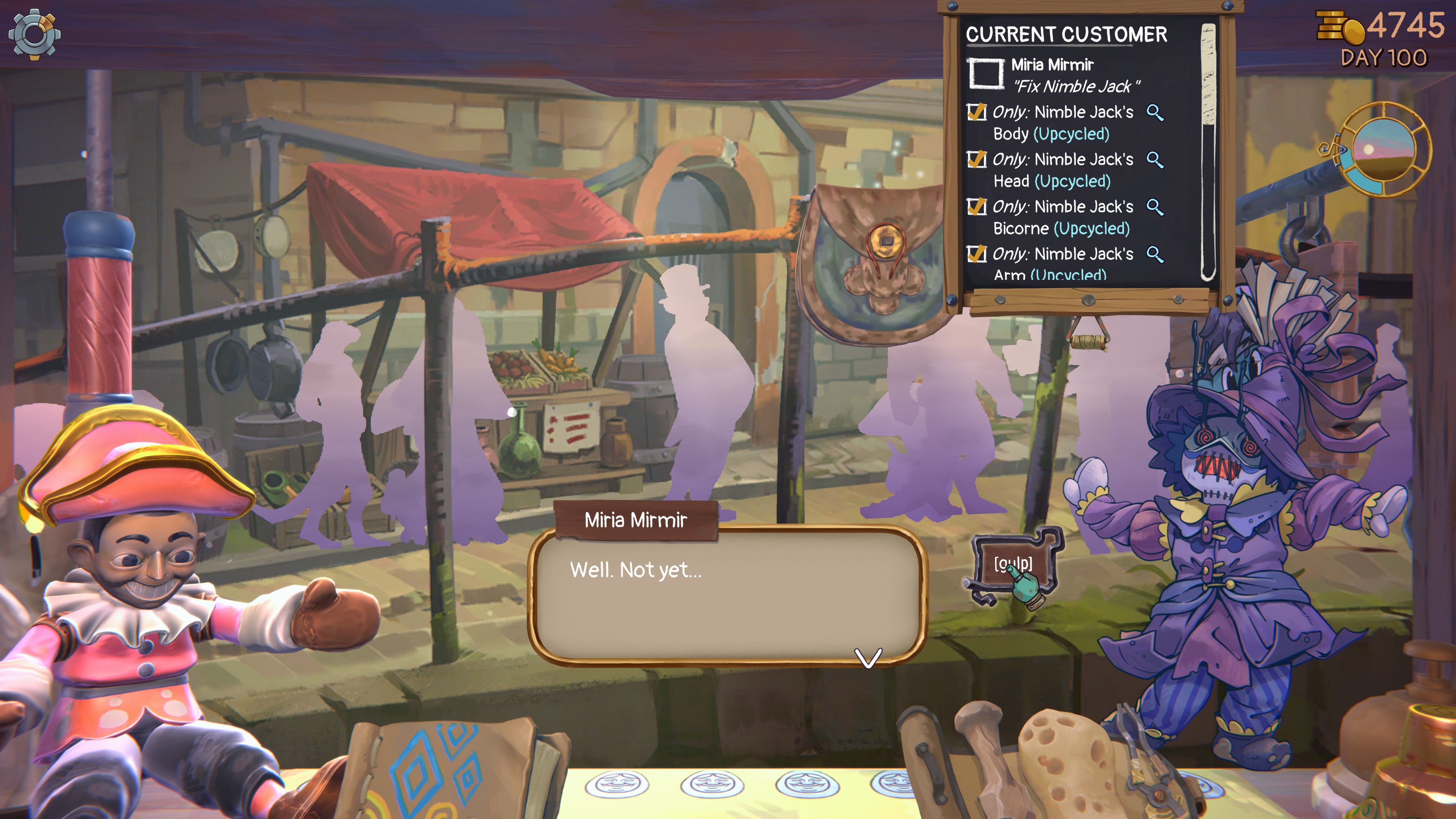The image size is (1456, 819).
Task: Click the day-night clock dial
Action: (1384, 150)
